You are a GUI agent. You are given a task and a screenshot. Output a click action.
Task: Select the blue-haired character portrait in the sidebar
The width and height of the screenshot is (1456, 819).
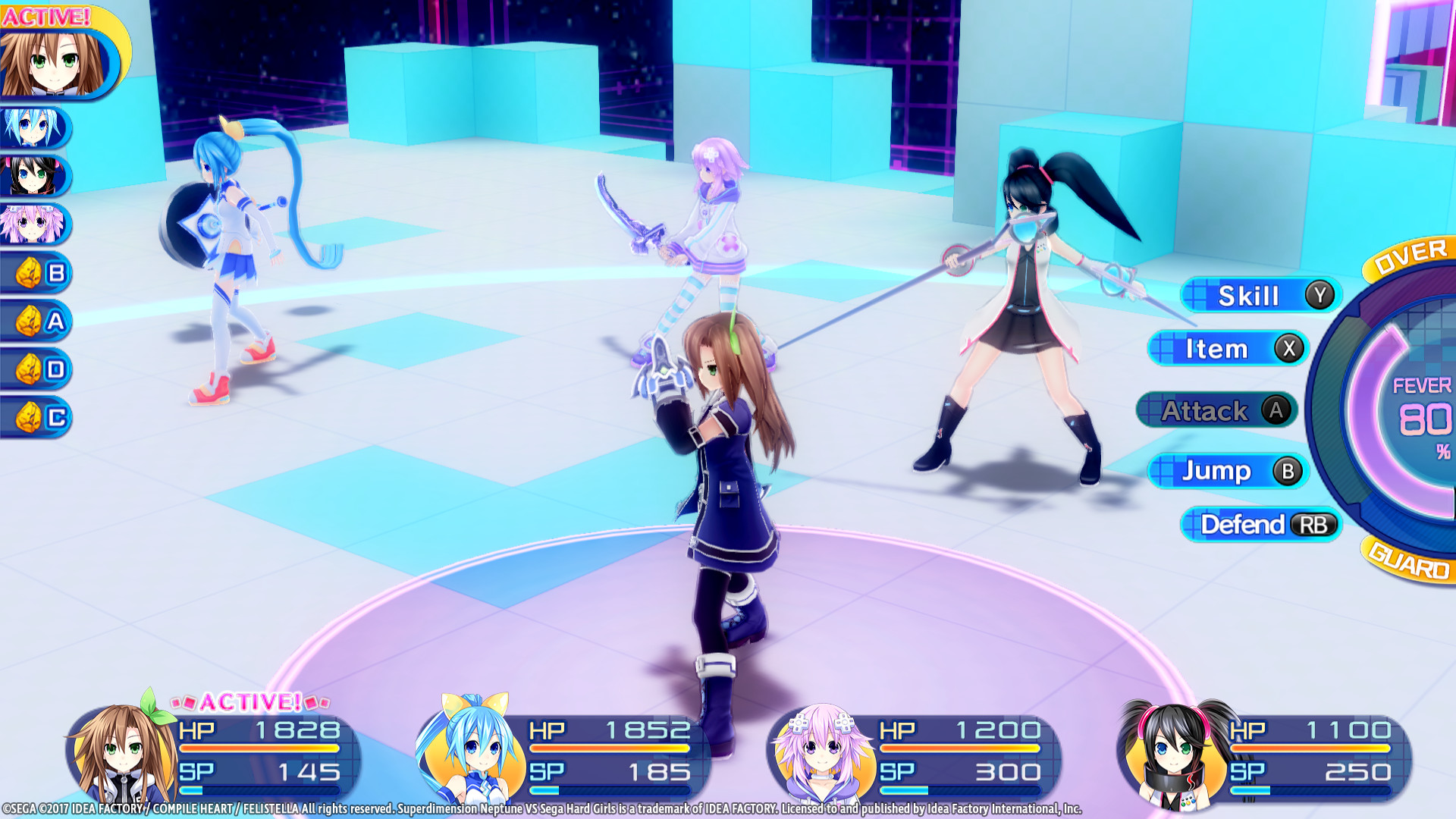(34, 129)
